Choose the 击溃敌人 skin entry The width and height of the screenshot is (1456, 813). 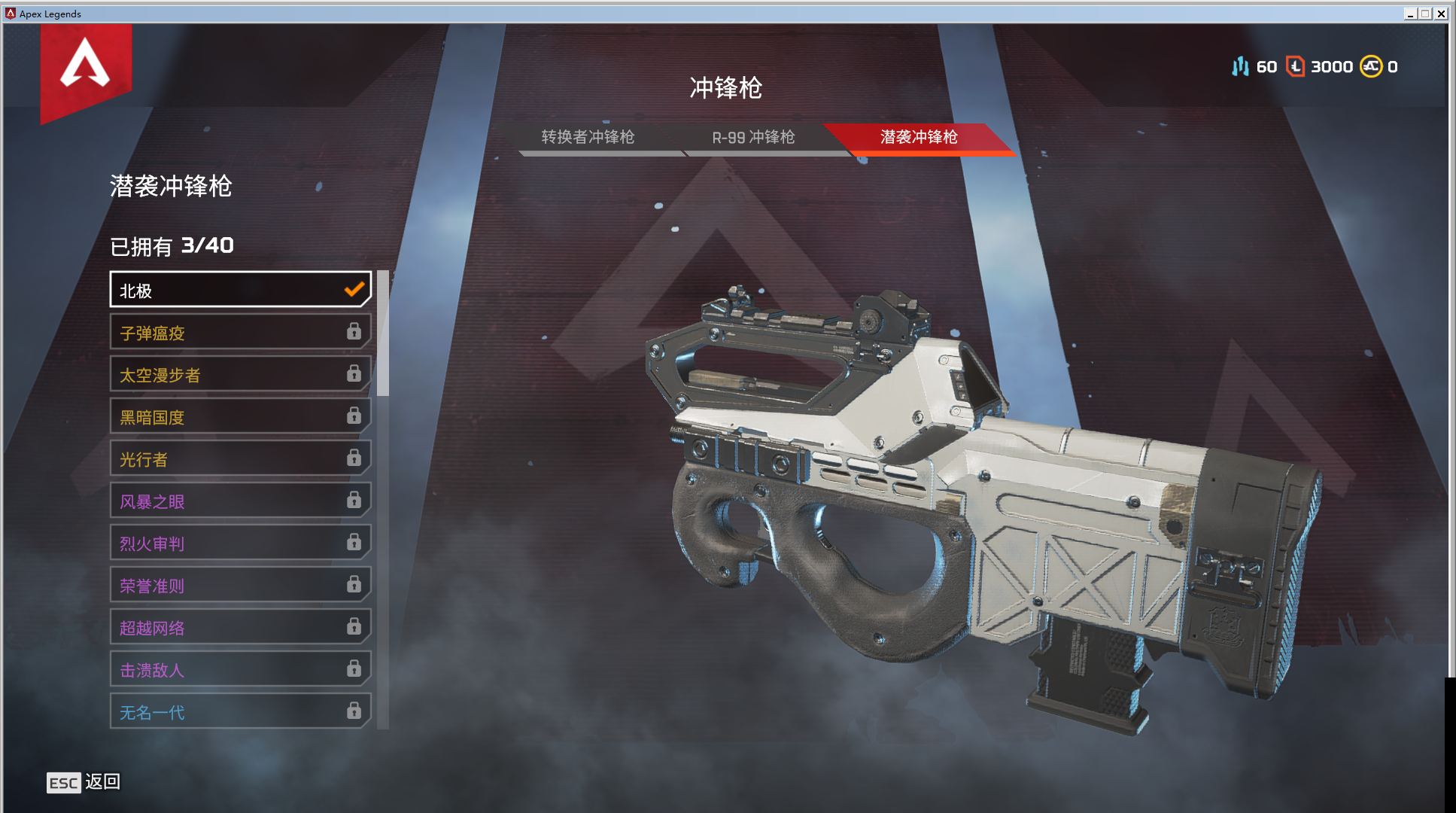[x=240, y=670]
